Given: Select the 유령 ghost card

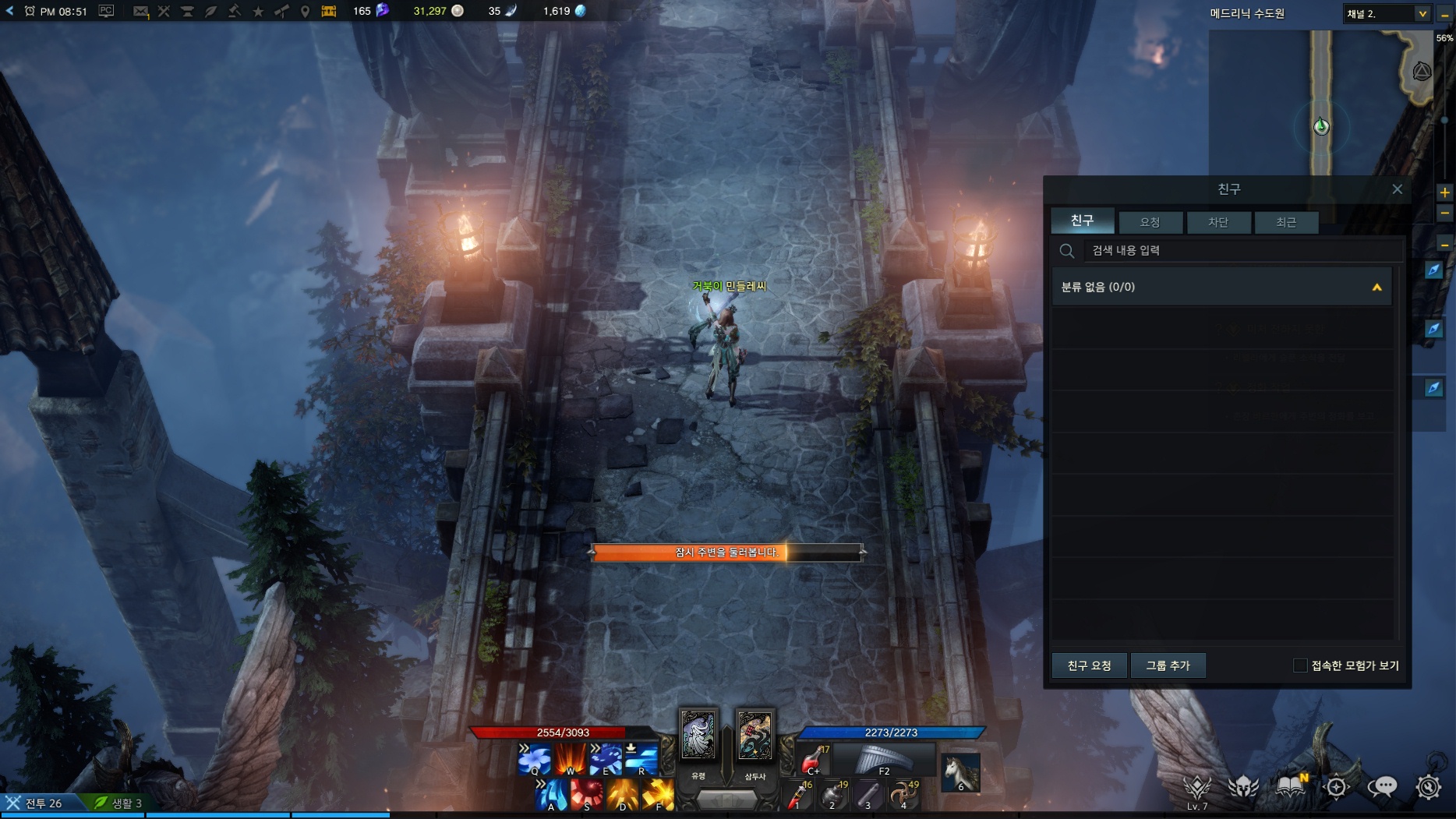Looking at the screenshot, I should click(x=698, y=736).
